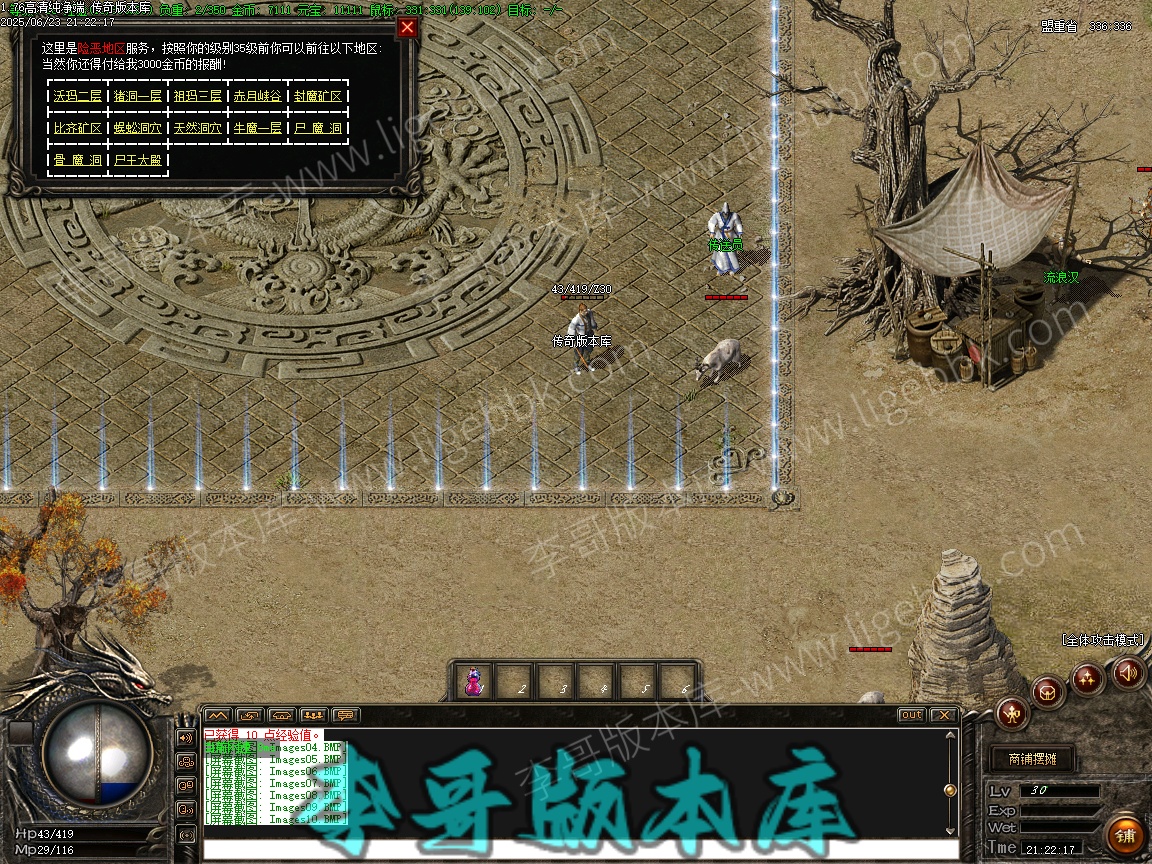Travel to 赤月峡谷

pyautogui.click(x=258, y=96)
